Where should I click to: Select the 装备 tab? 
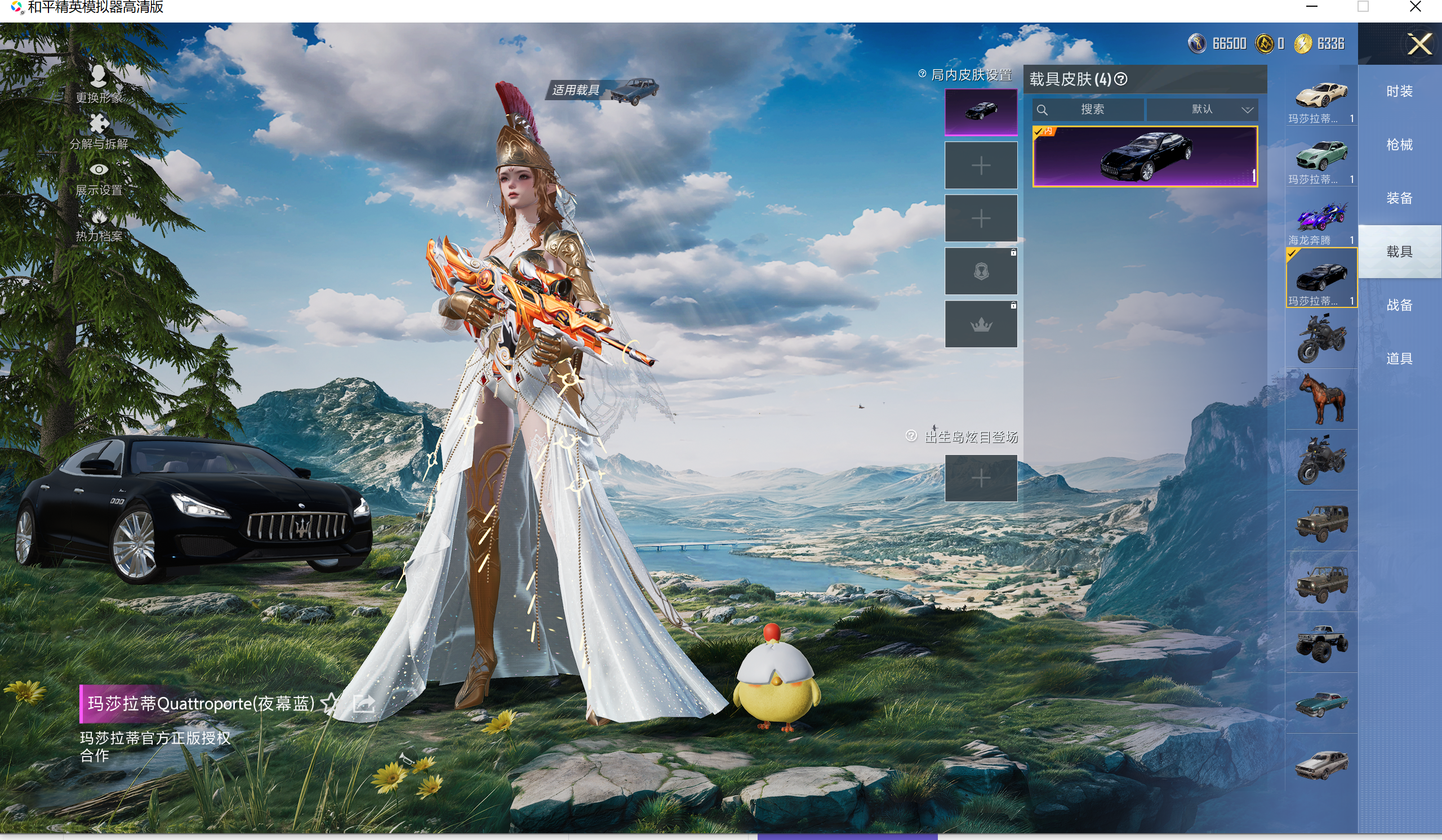pos(1399,198)
